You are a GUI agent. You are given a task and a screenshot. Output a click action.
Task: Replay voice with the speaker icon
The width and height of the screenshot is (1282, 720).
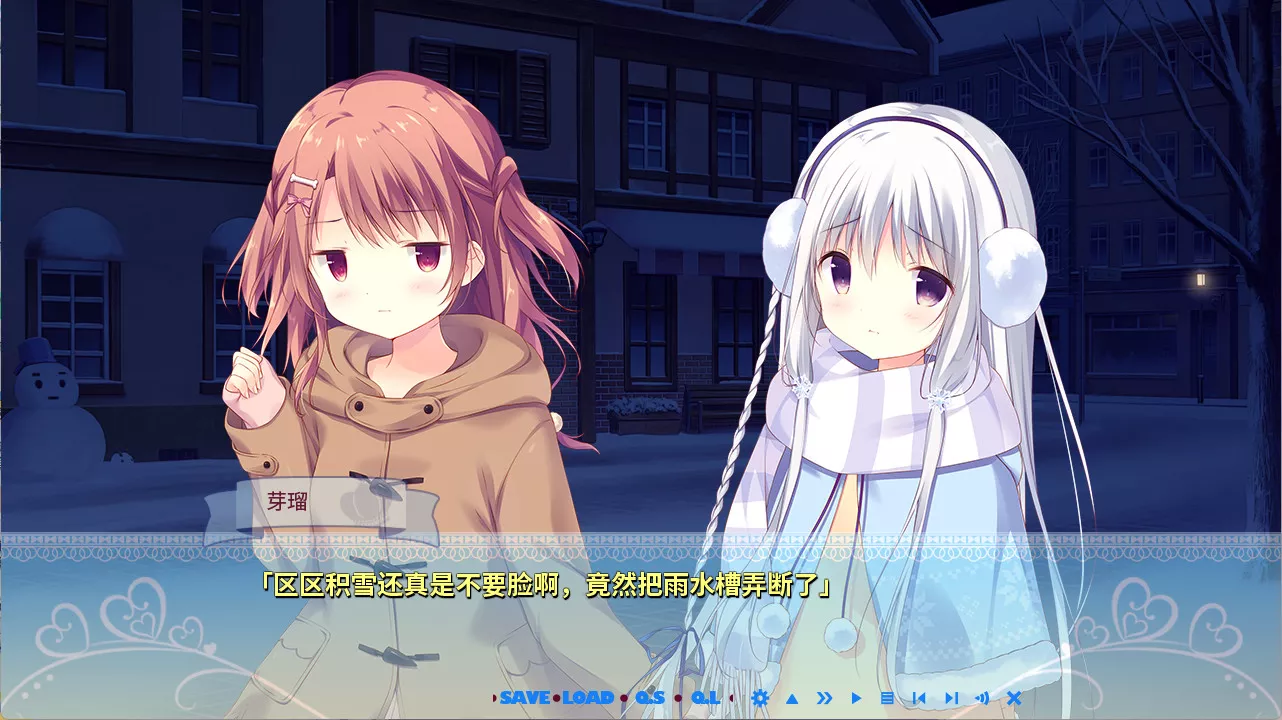click(x=982, y=698)
